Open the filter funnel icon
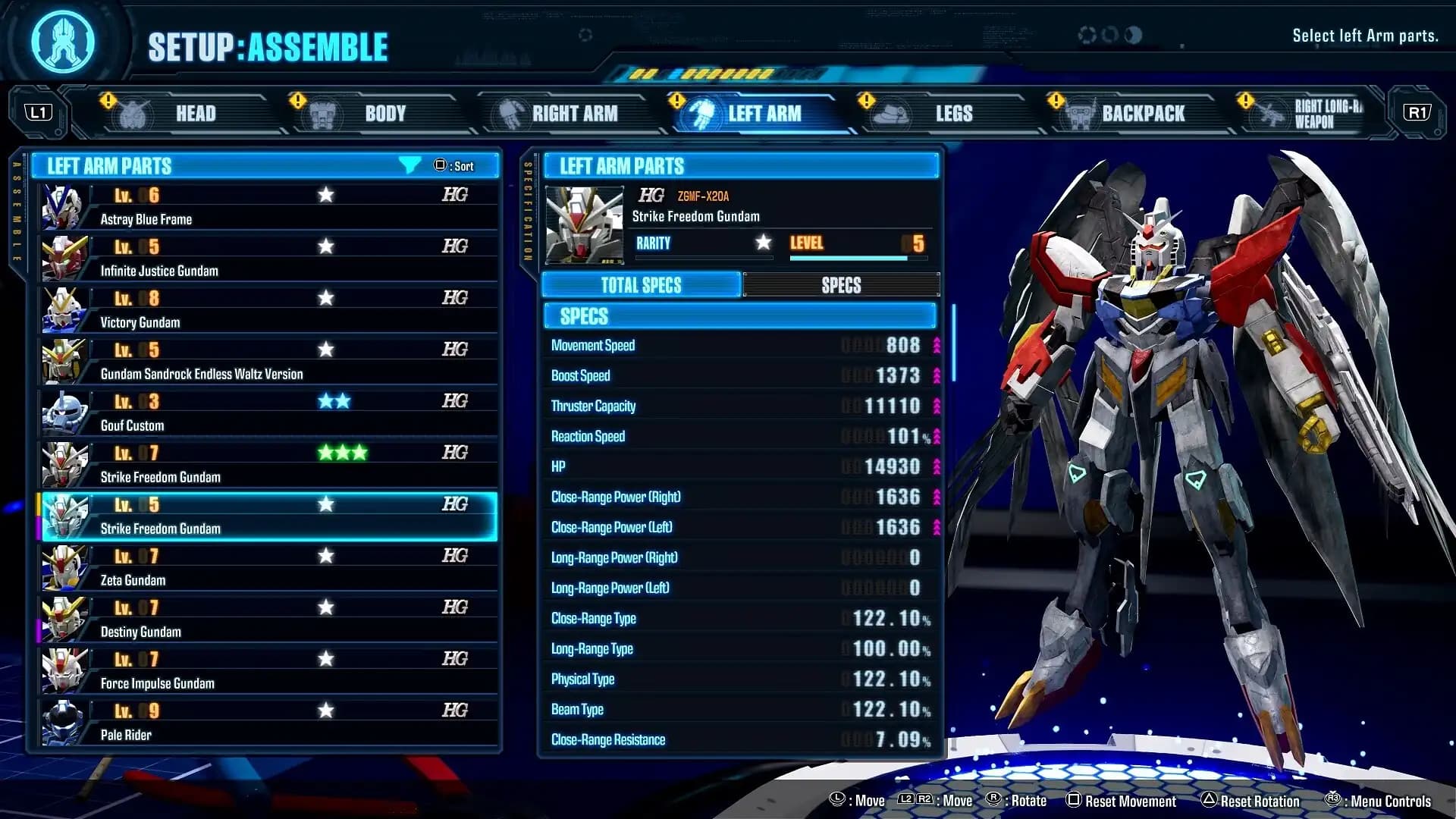Screen dimensions: 1456x819 (409, 165)
